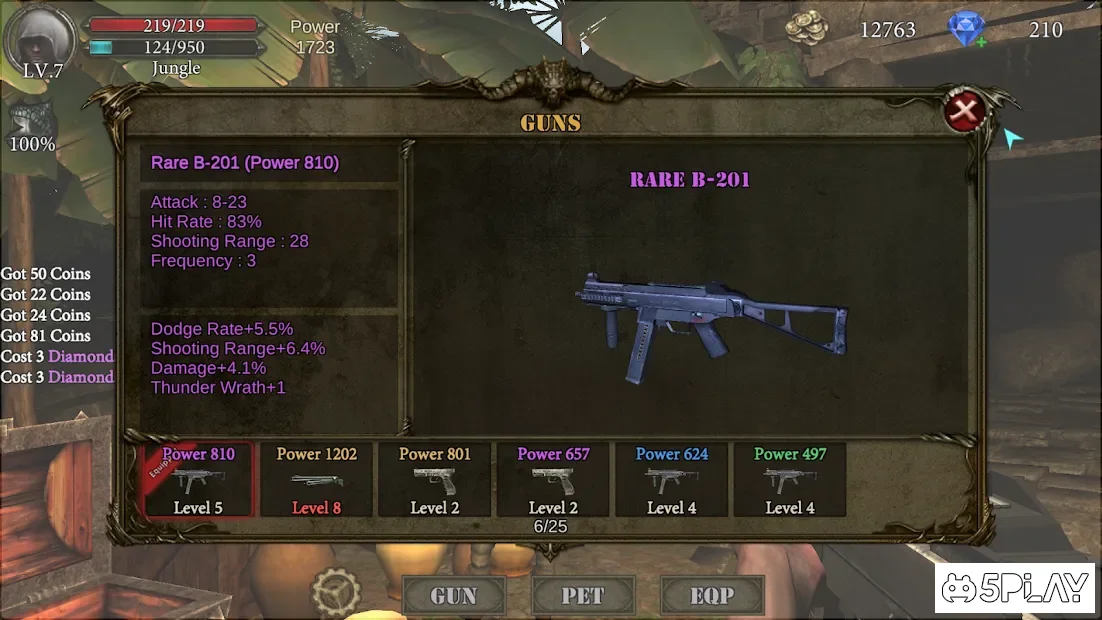
Task: Open the PET tab
Action: point(582,596)
